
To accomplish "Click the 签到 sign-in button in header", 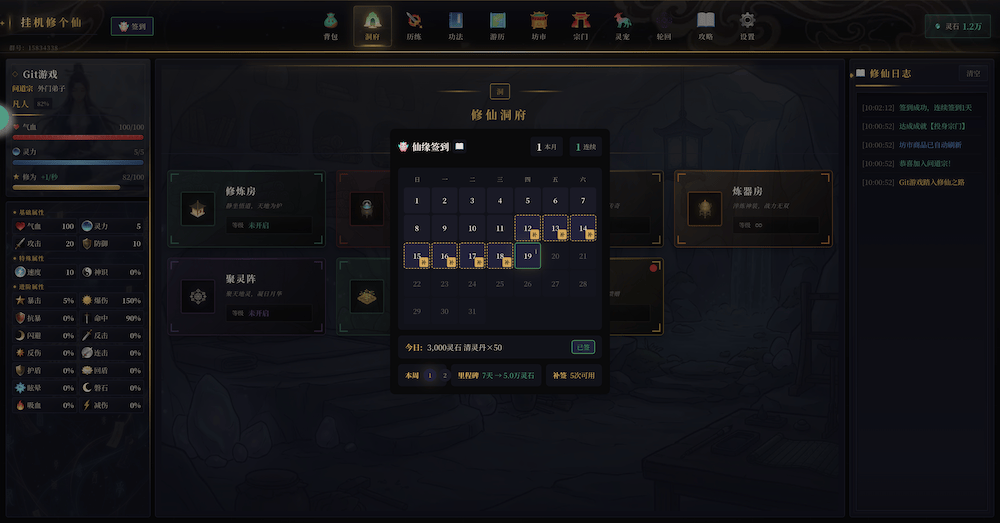I will (132, 27).
